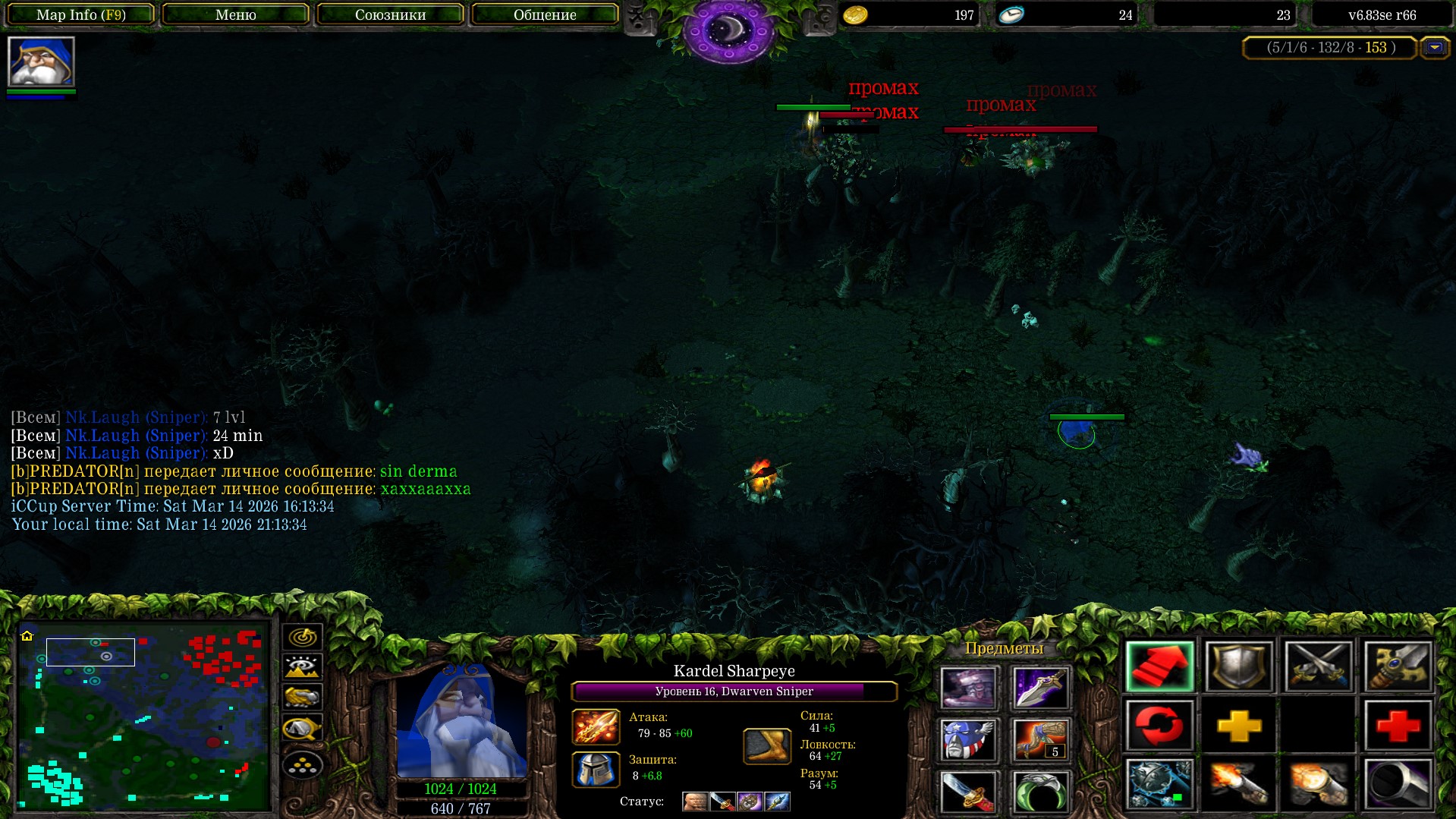1456x819 pixels.
Task: Activate the red circular arrows Patrol command
Action: (1159, 726)
